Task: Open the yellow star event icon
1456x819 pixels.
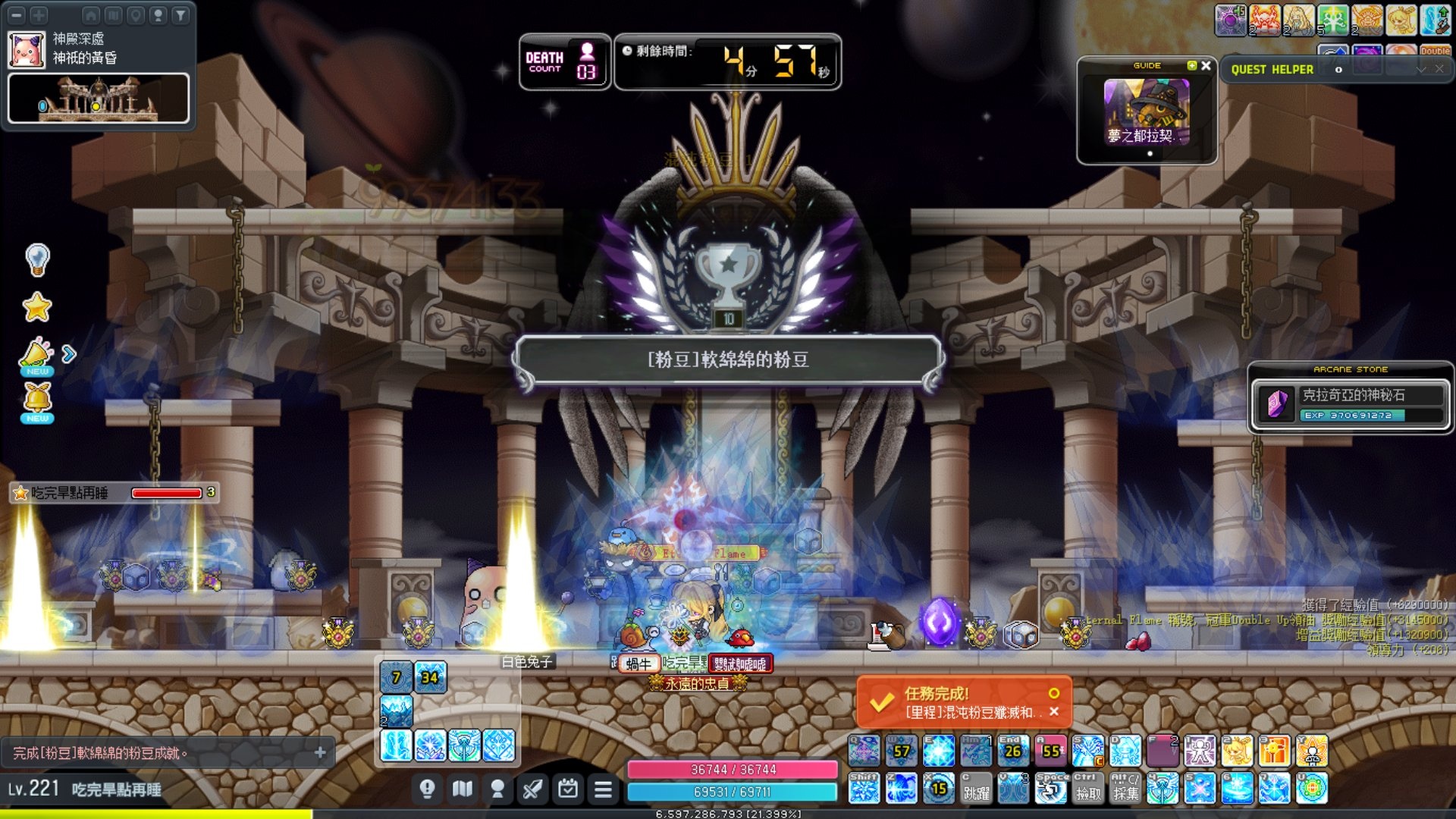Action: (x=37, y=307)
